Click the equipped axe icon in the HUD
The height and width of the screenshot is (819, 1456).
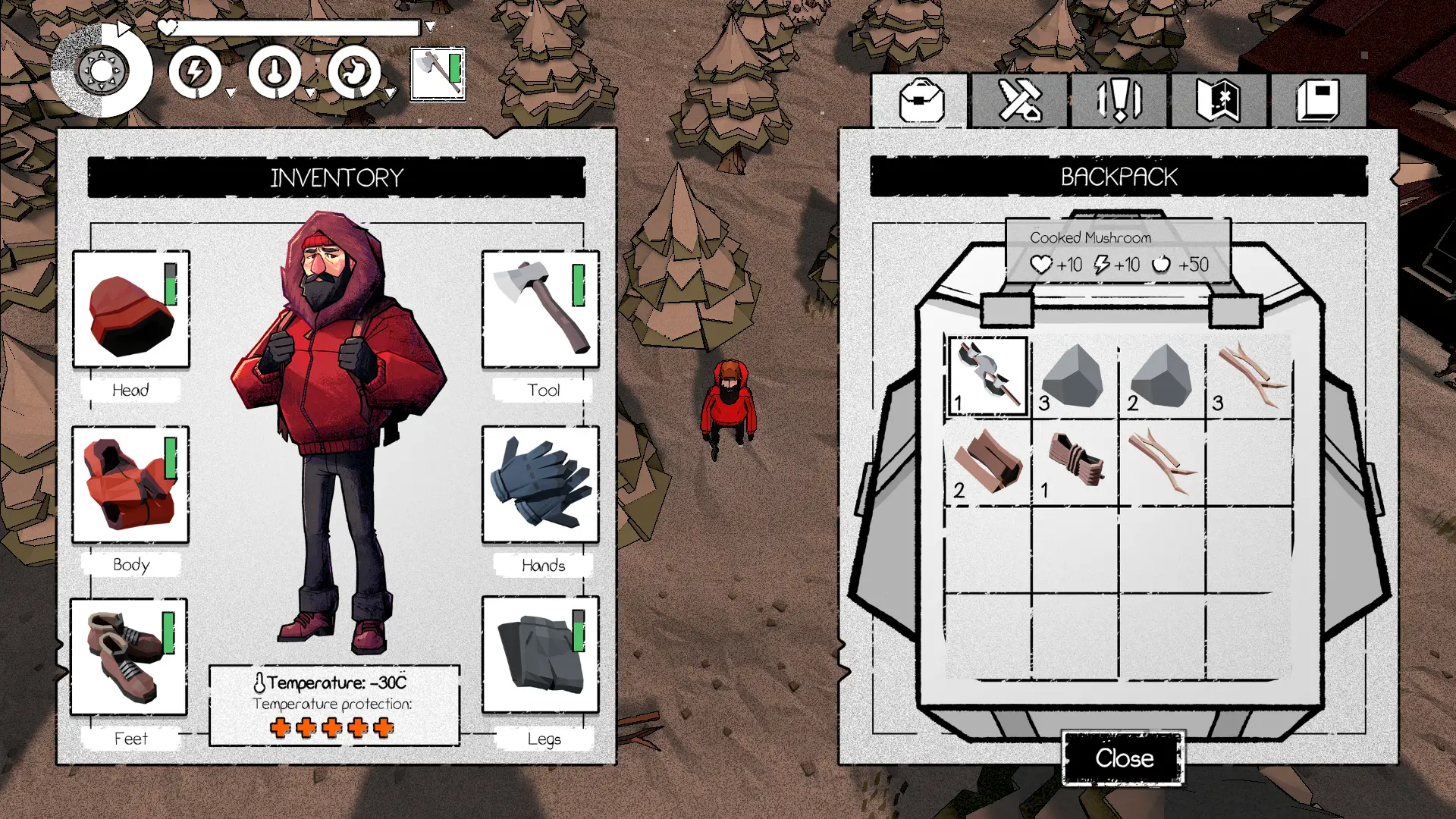(438, 74)
